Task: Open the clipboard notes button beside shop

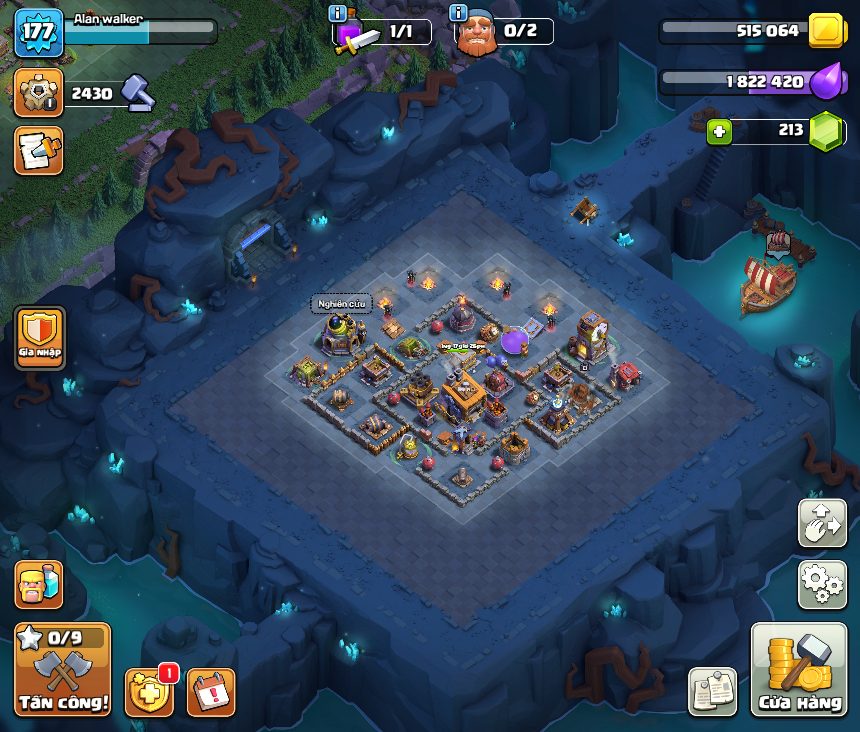Action: click(x=713, y=691)
